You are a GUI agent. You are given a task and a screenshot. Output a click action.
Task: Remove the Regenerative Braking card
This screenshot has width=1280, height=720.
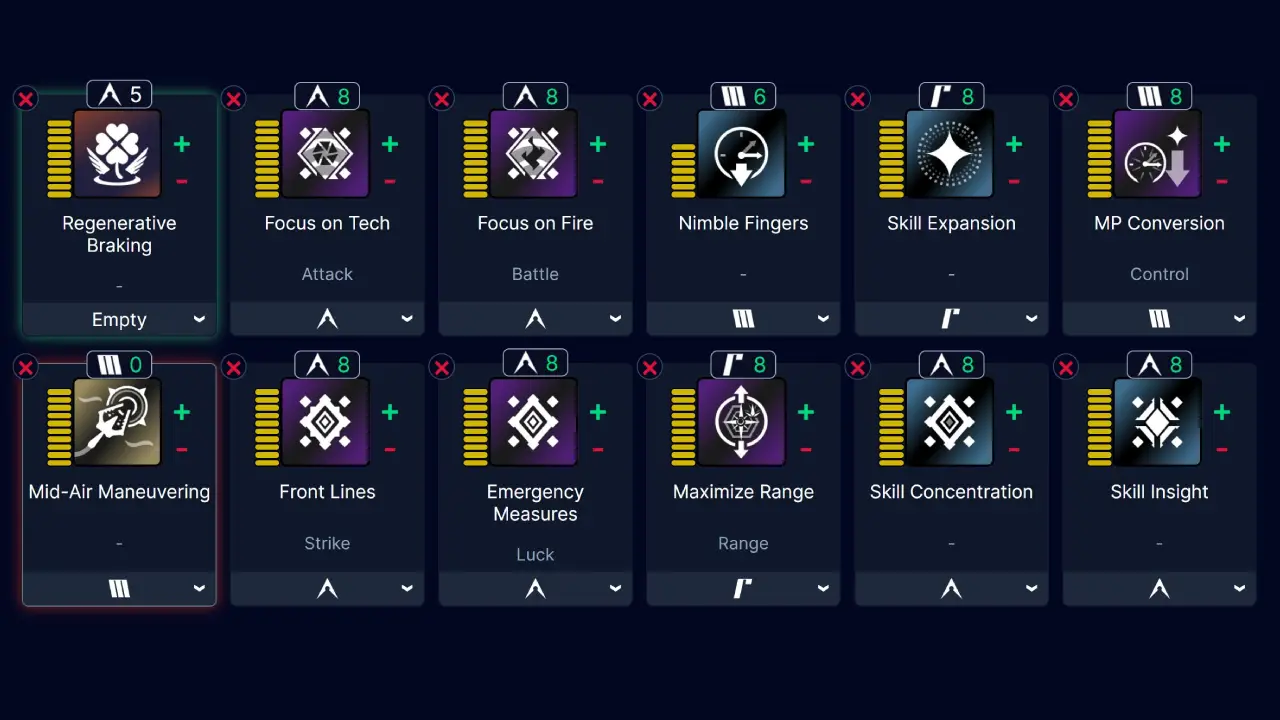pyautogui.click(x=25, y=98)
